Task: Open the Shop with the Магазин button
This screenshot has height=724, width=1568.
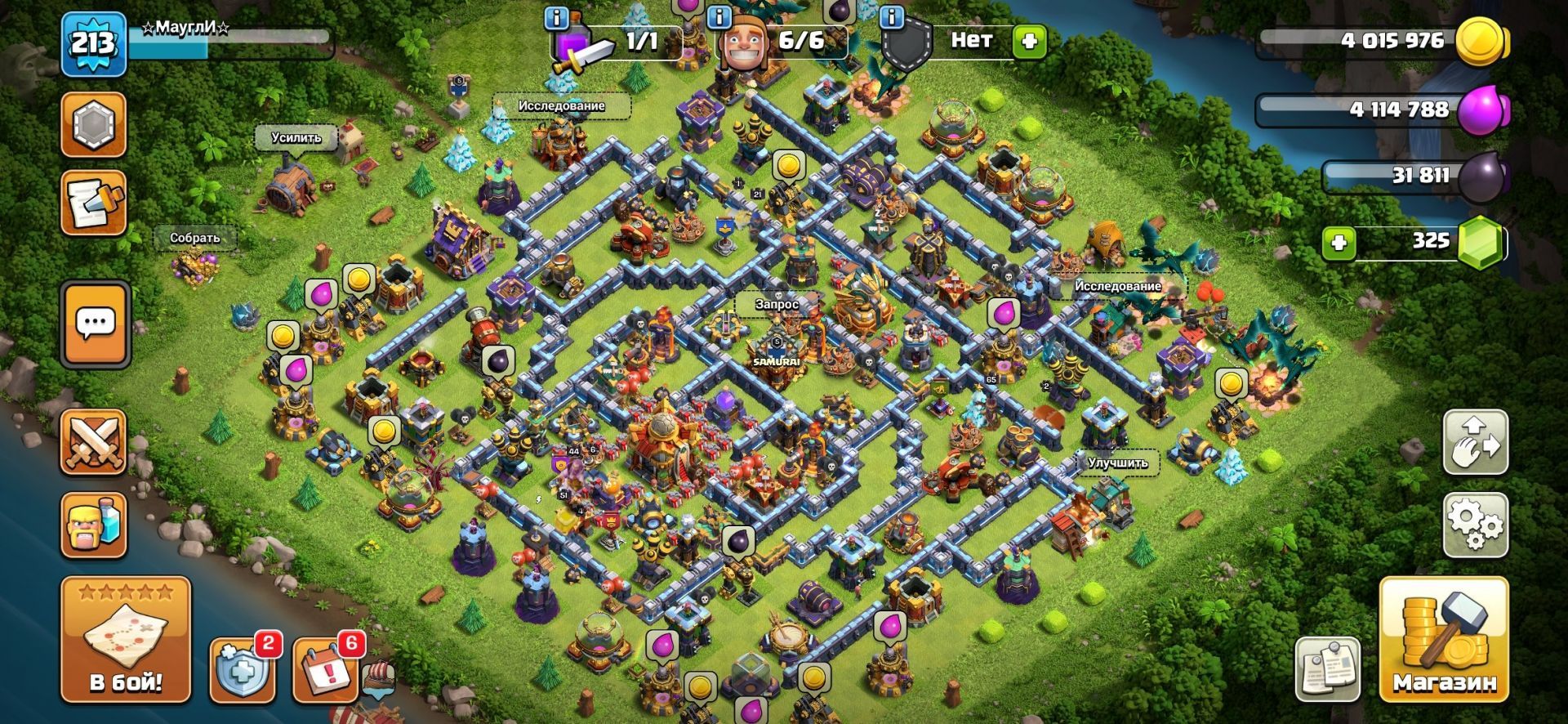Action: 1443,639
